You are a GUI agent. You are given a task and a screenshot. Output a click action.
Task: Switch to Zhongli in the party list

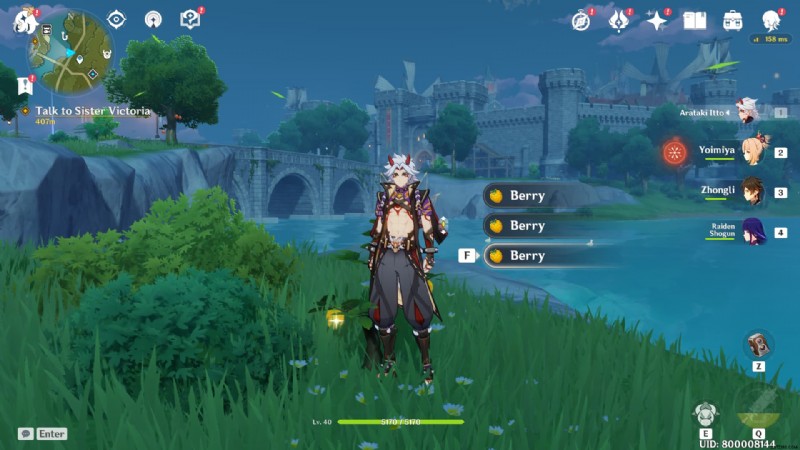(750, 191)
